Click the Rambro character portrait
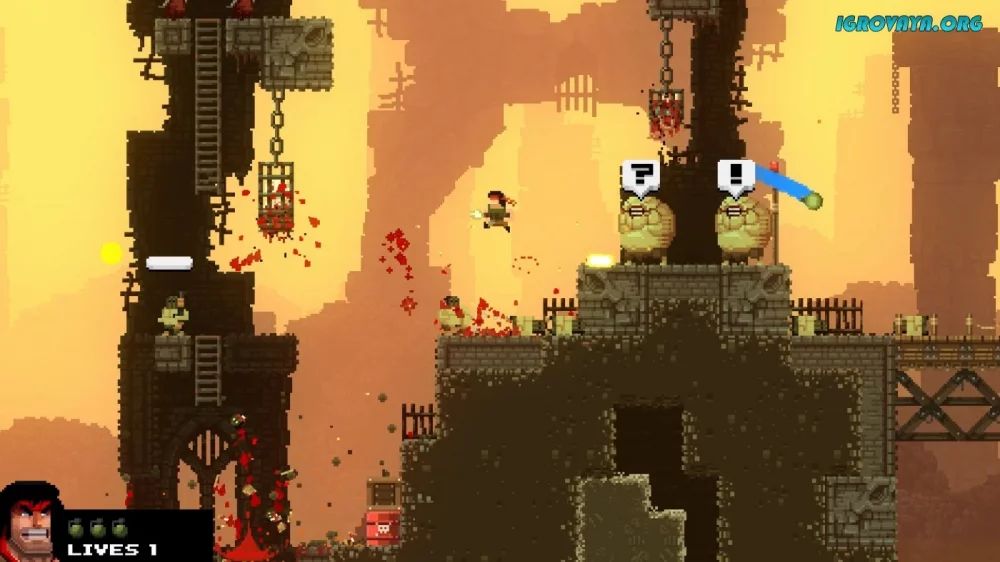This screenshot has height=562, width=1000. click(30, 524)
